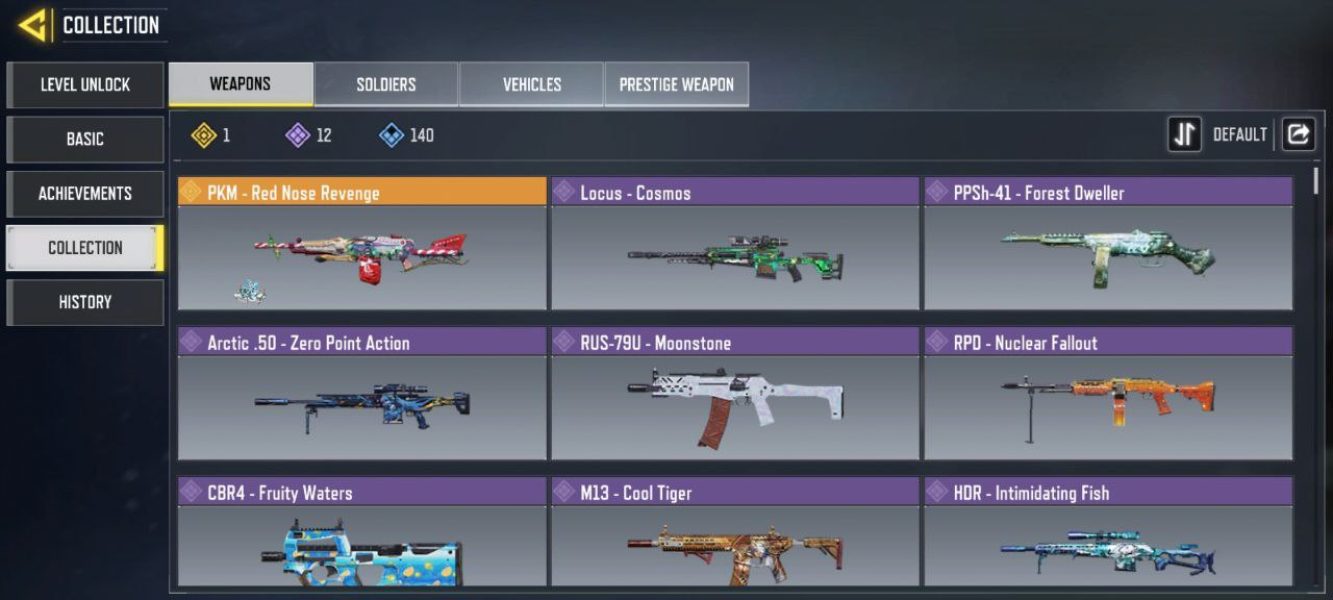
Task: Go back with the yellow arrow button
Action: pos(33,25)
